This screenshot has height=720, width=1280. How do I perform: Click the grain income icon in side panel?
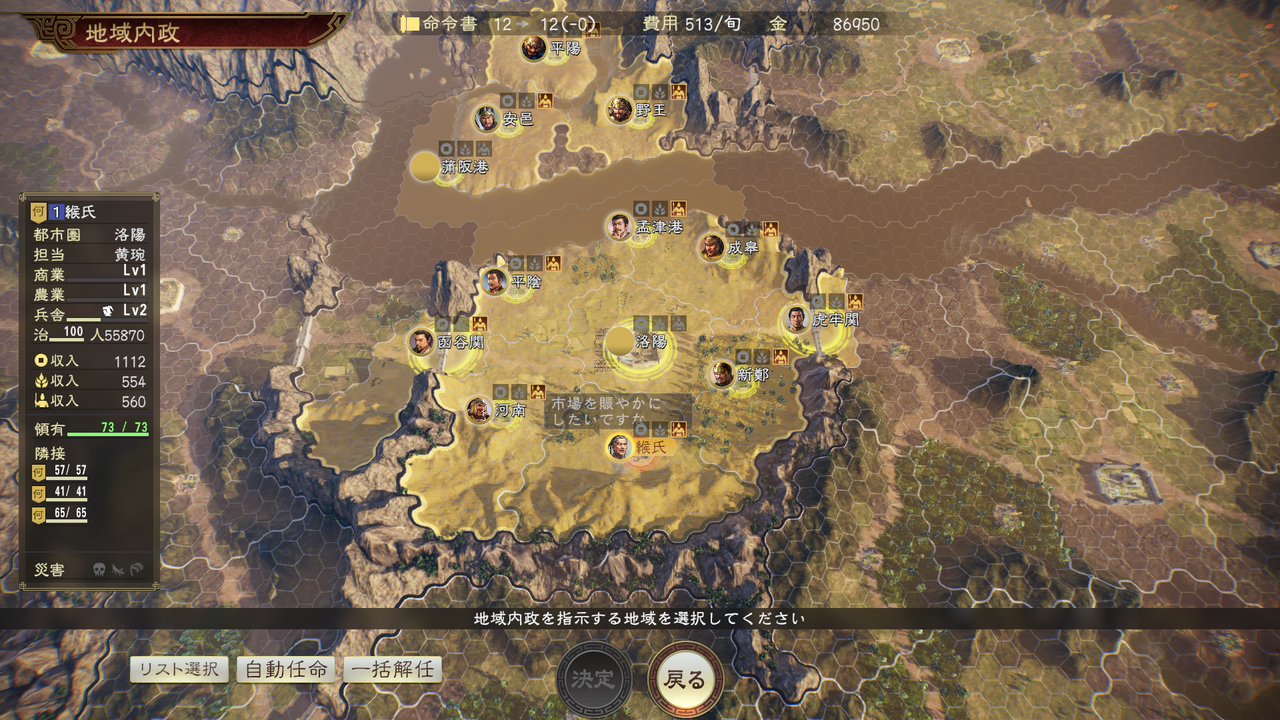(x=41, y=379)
